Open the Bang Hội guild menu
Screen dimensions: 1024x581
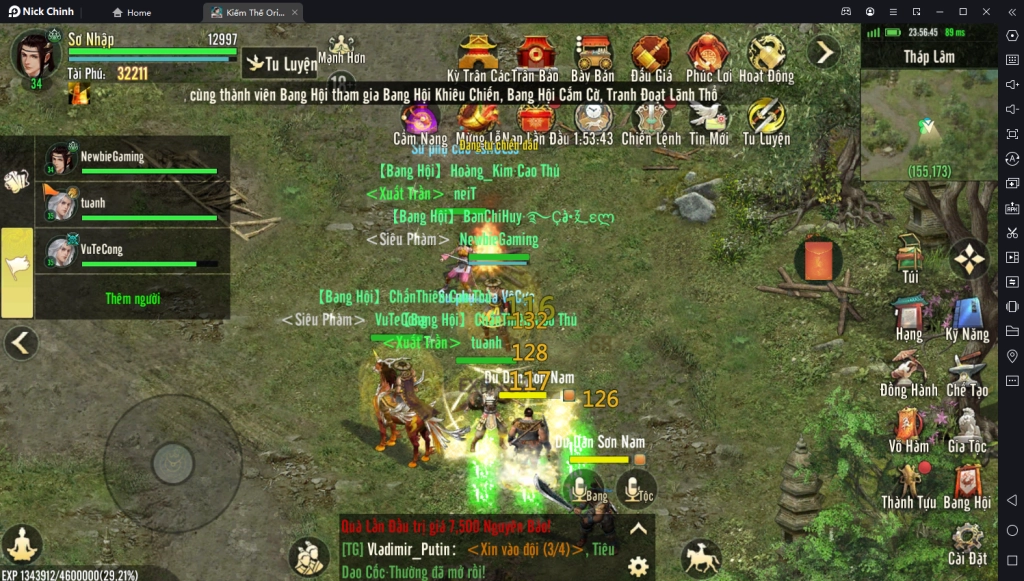coord(967,486)
